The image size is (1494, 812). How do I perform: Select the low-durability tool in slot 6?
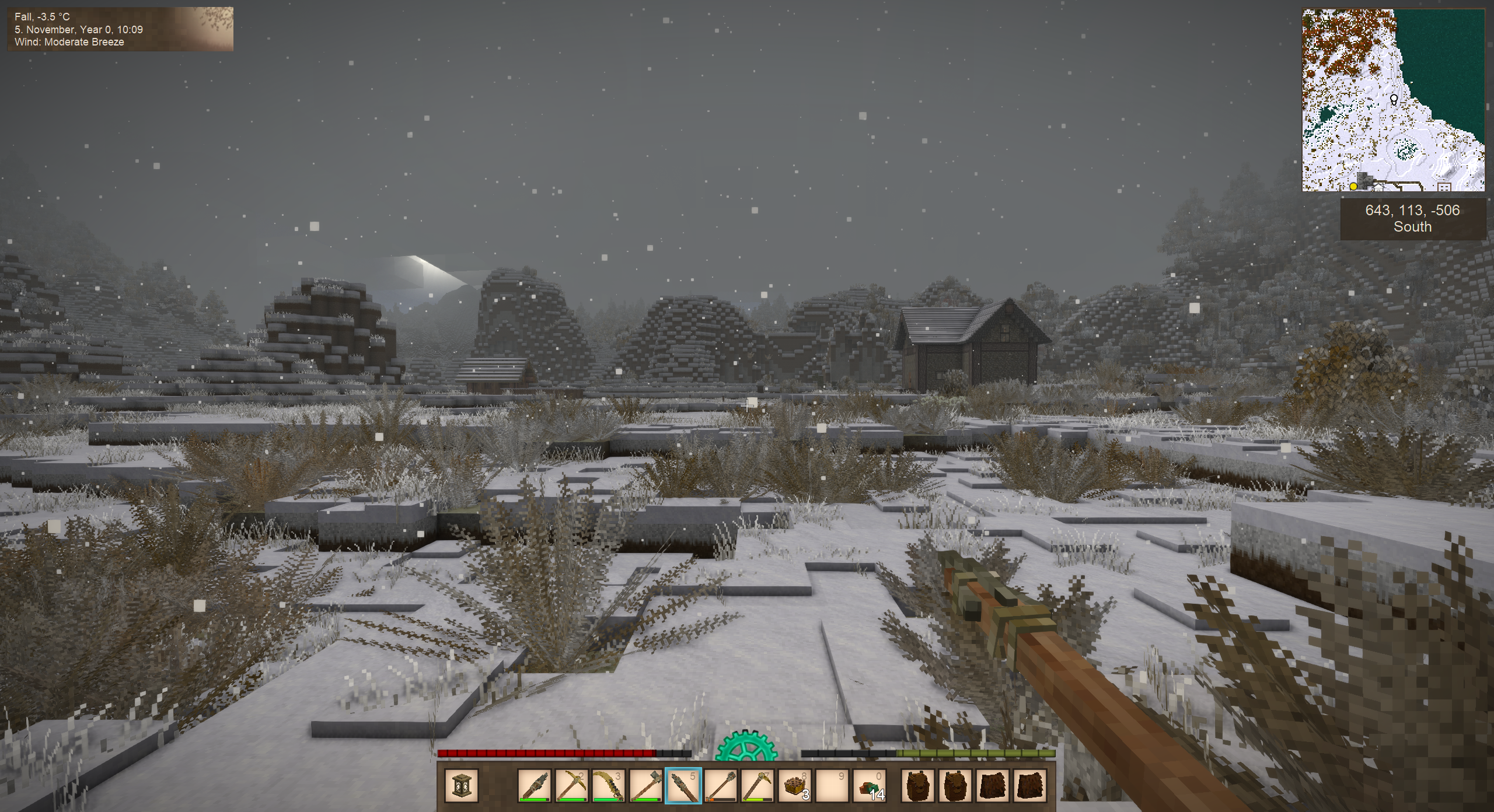pyautogui.click(x=720, y=786)
